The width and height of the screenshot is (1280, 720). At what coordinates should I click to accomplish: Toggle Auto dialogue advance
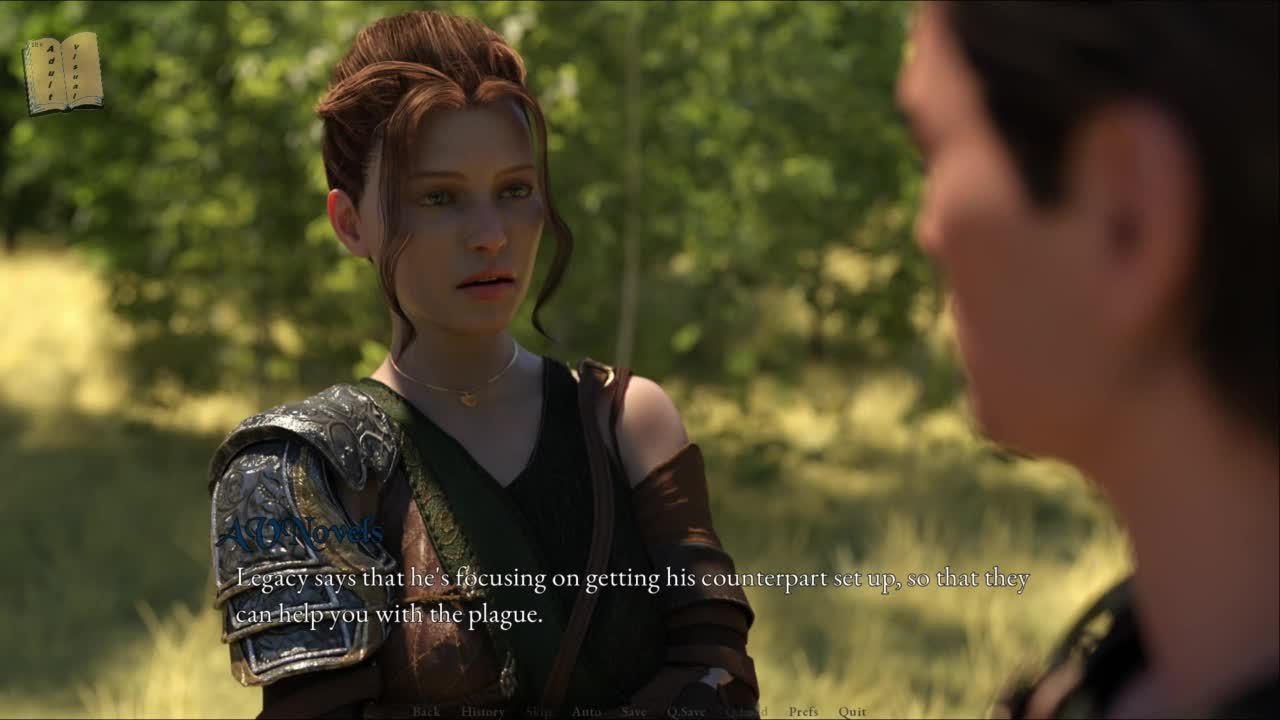[x=586, y=712]
